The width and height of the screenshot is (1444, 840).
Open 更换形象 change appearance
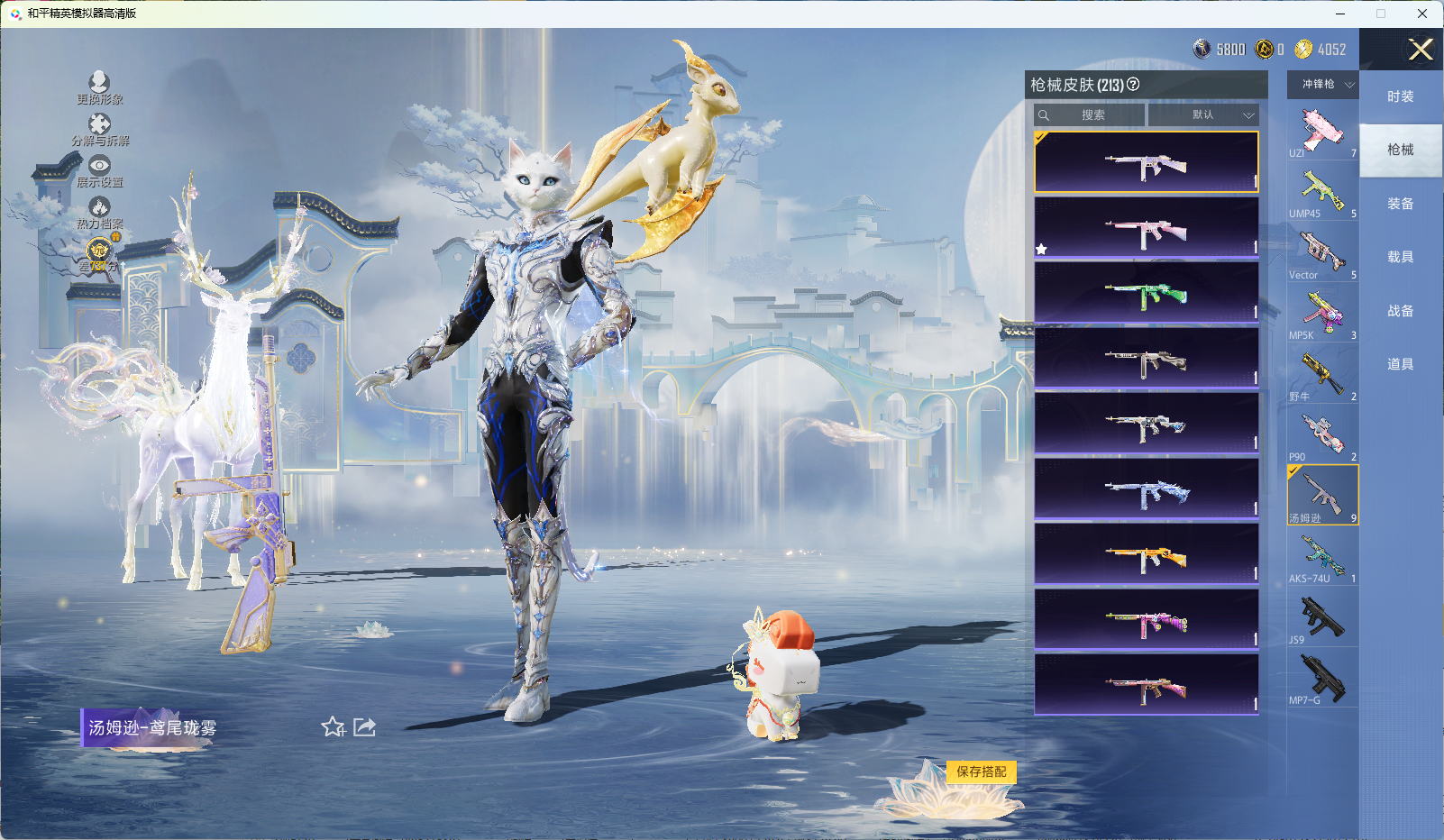pos(99,88)
